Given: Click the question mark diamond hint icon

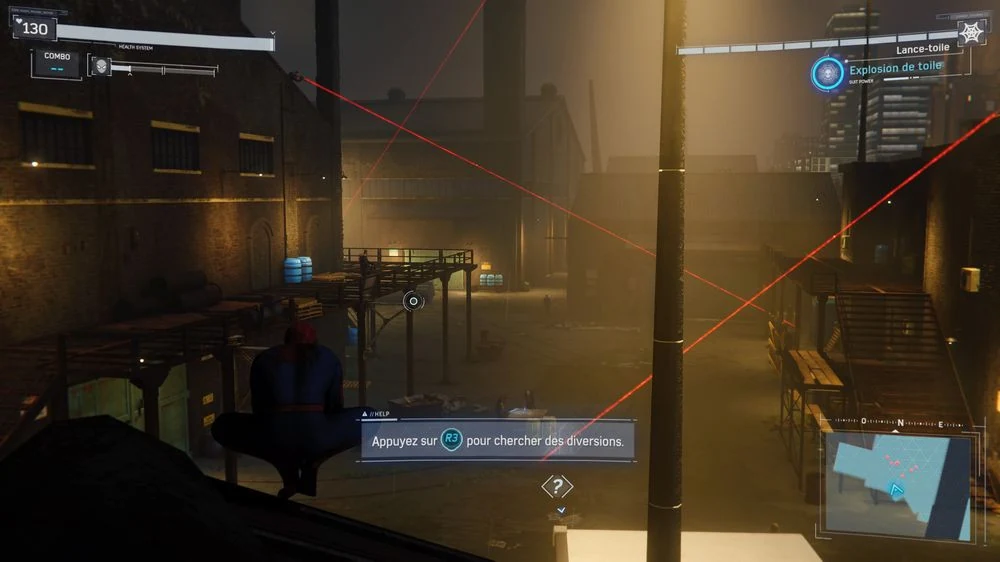Looking at the screenshot, I should click(x=557, y=487).
